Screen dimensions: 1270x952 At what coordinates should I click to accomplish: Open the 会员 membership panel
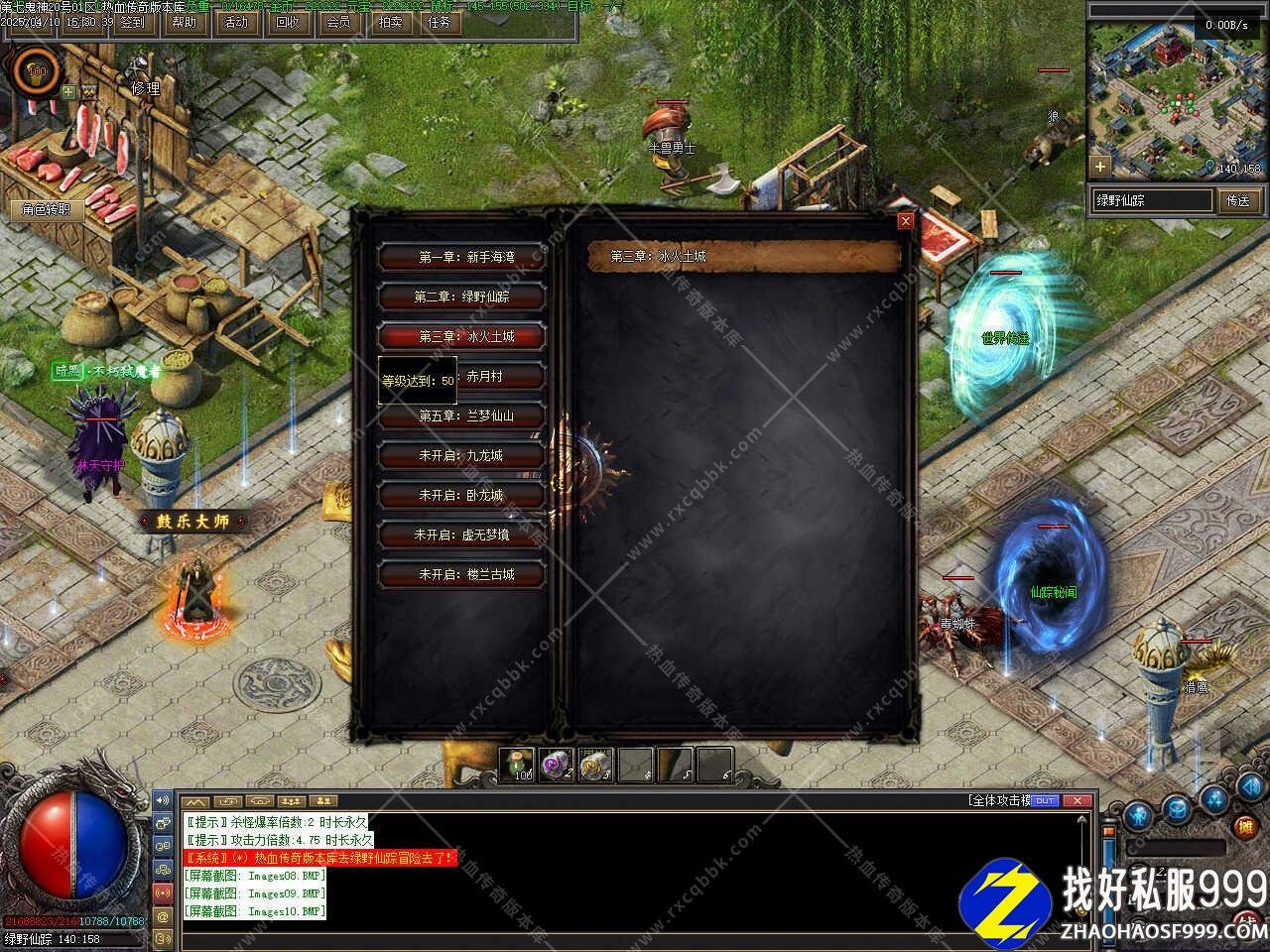[x=338, y=22]
